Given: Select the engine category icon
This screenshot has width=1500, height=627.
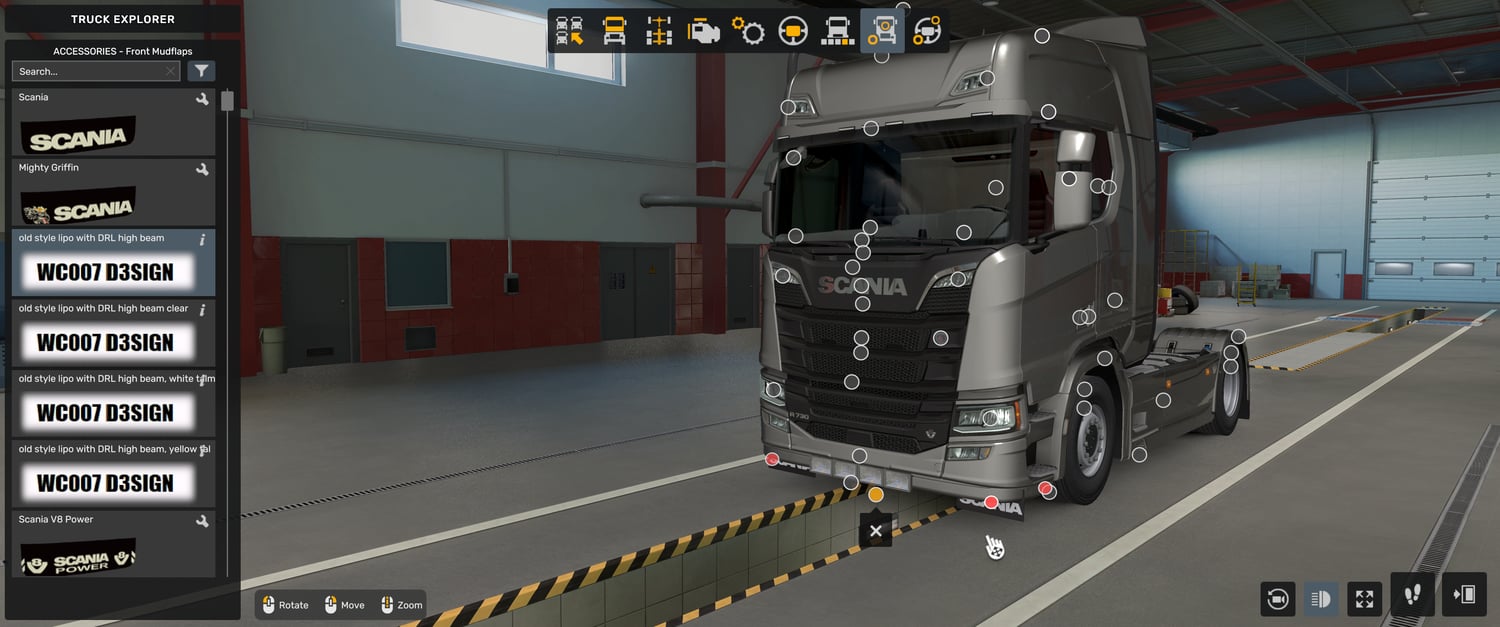Looking at the screenshot, I should tap(703, 31).
